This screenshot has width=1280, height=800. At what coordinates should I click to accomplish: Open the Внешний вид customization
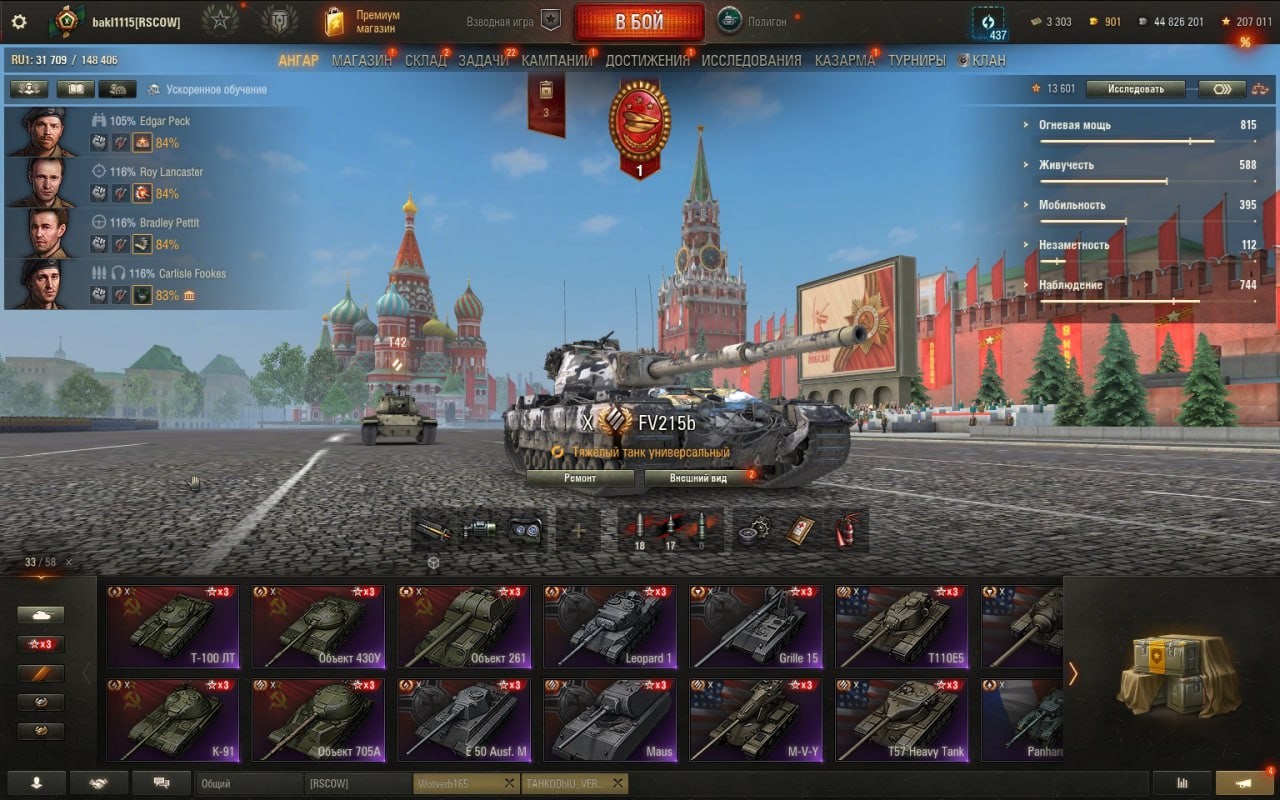698,478
